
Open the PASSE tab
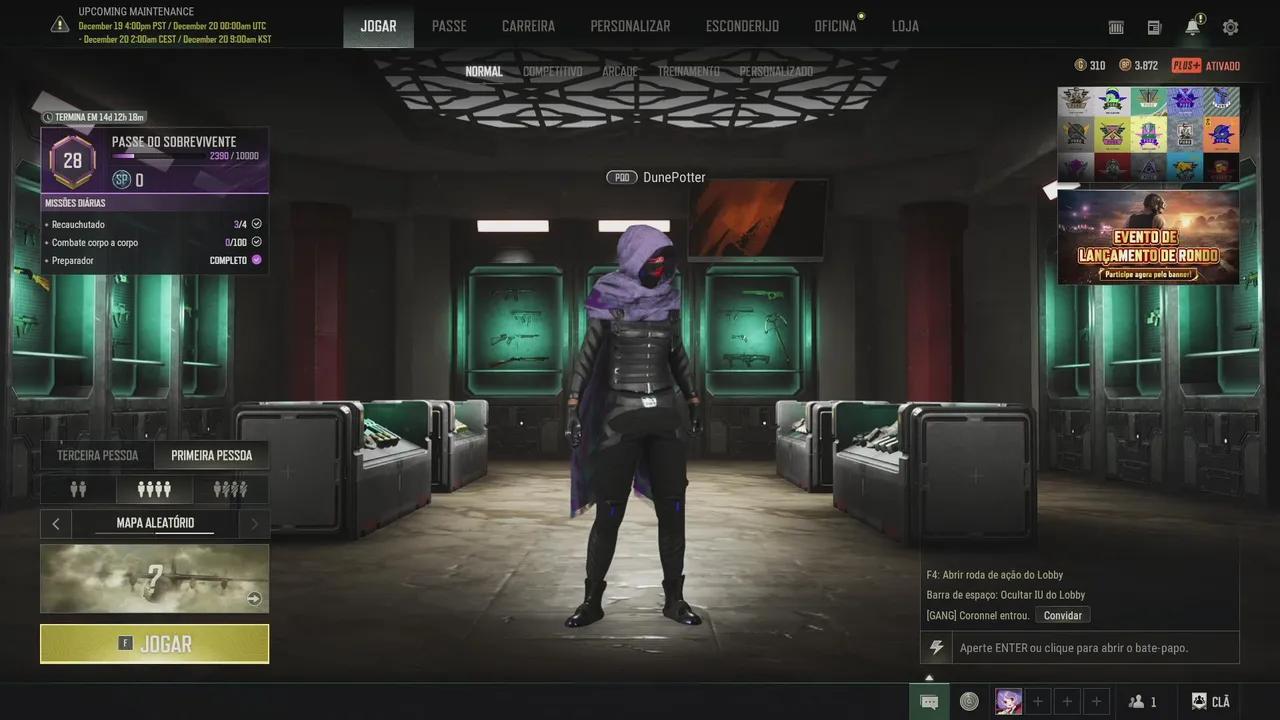click(449, 26)
